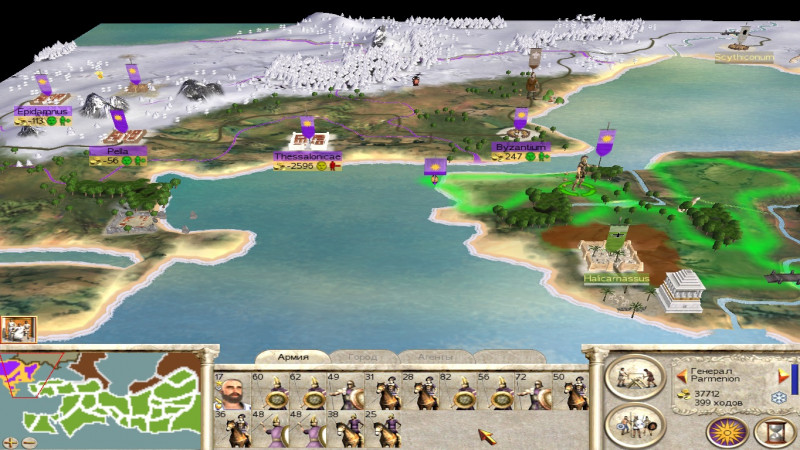Open the Город tab
Screen dimensions: 800x450
point(362,357)
